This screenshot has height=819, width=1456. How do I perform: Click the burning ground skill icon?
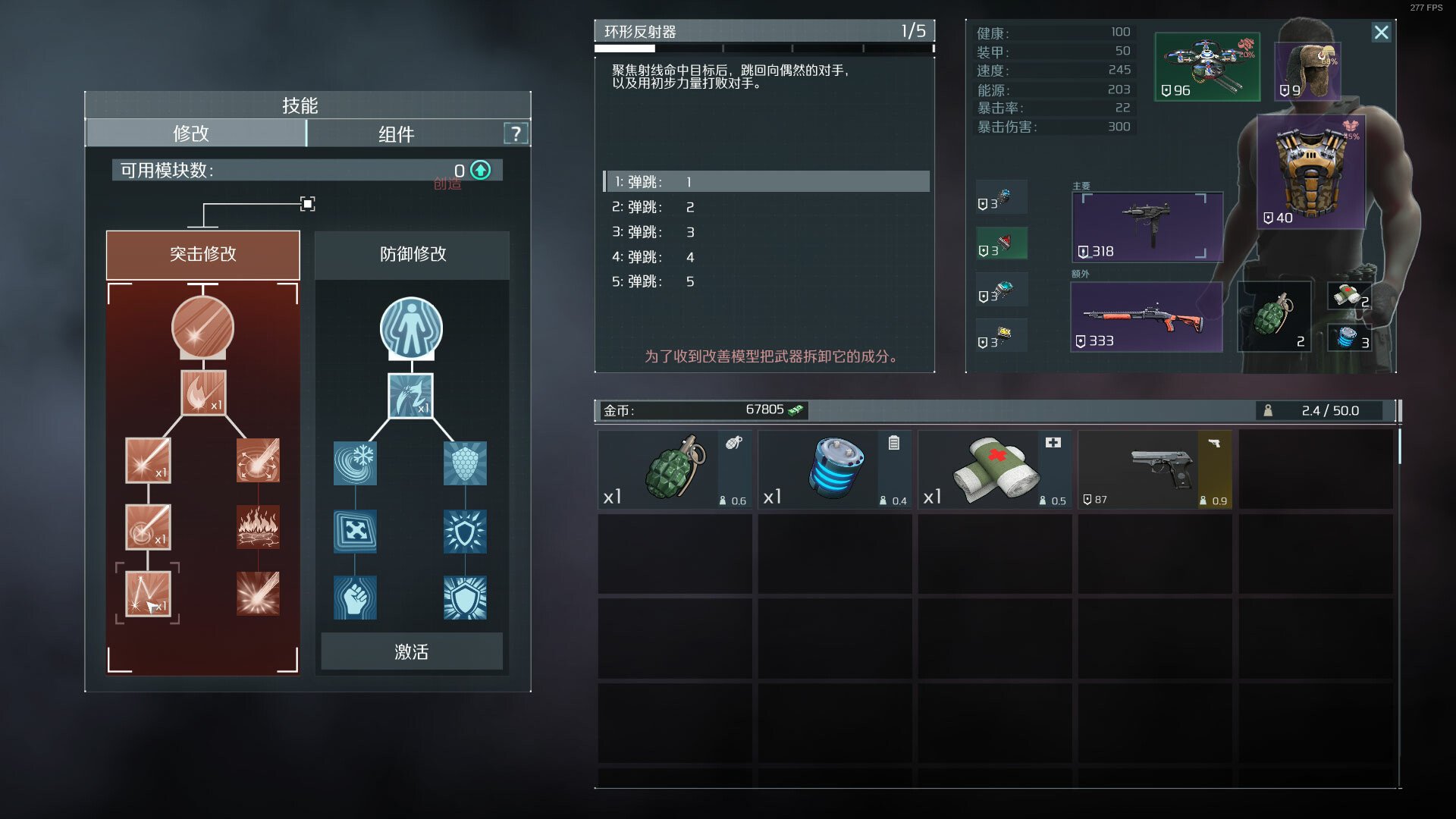pyautogui.click(x=258, y=527)
